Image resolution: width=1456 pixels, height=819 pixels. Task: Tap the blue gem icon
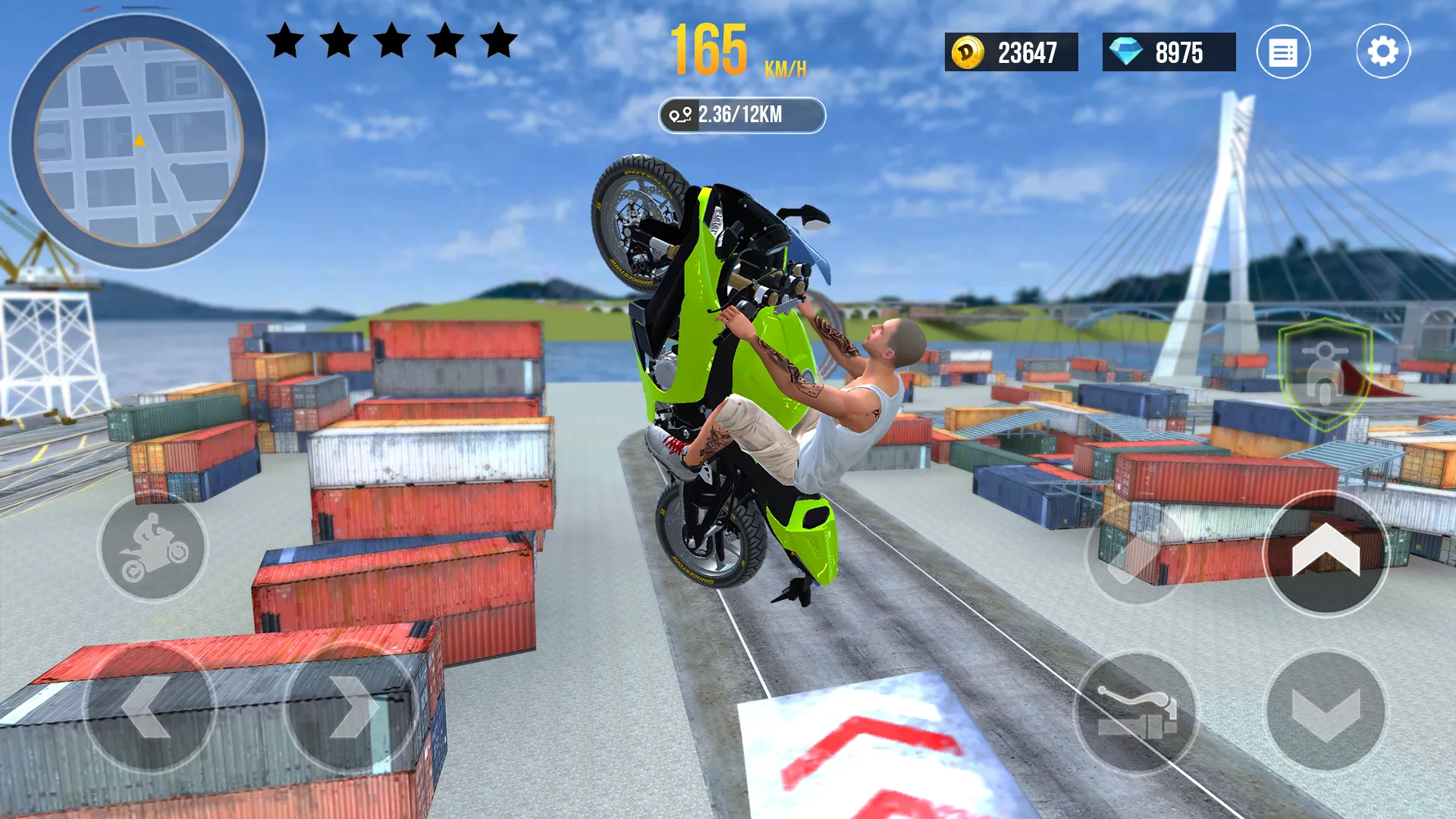coord(1127,53)
